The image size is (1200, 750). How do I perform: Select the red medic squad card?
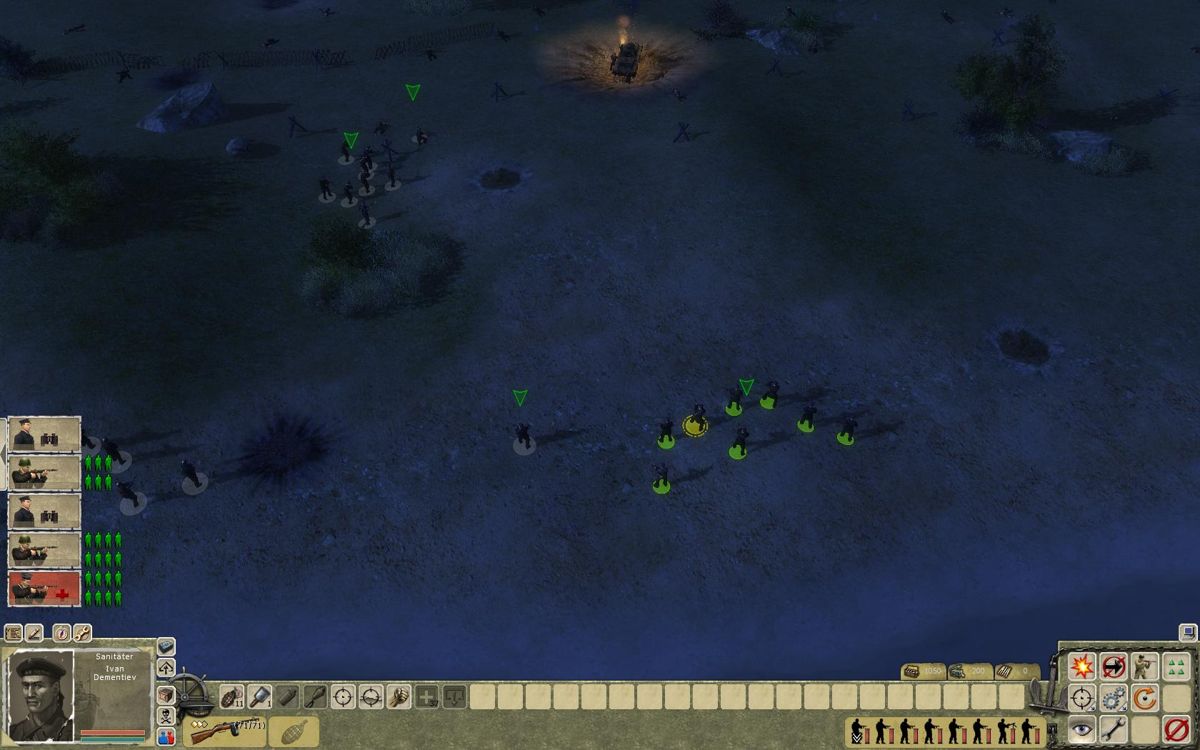click(x=44, y=588)
